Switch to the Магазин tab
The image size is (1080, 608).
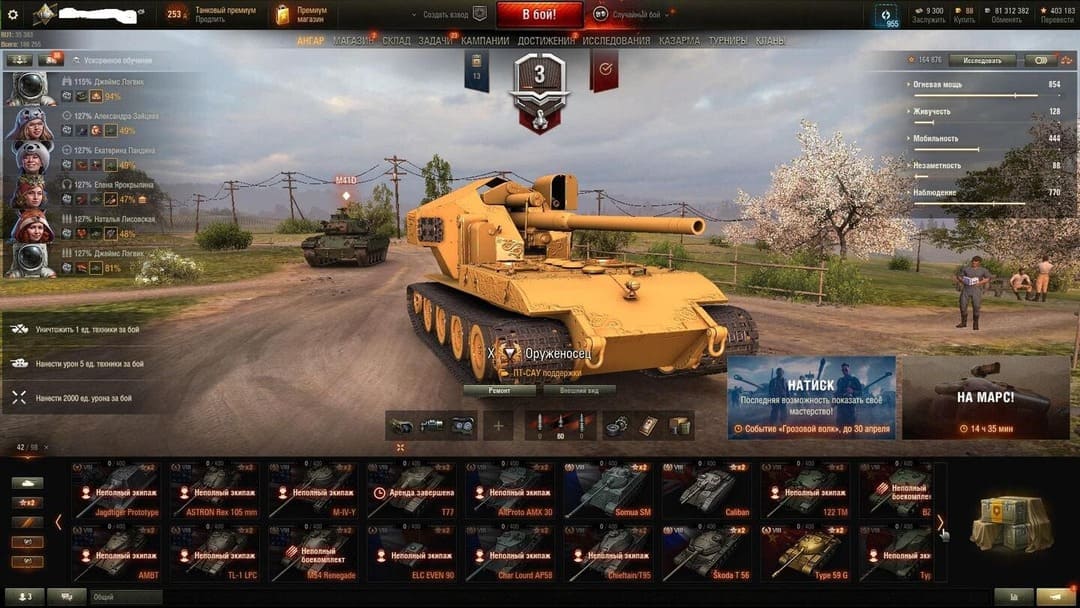tap(353, 41)
